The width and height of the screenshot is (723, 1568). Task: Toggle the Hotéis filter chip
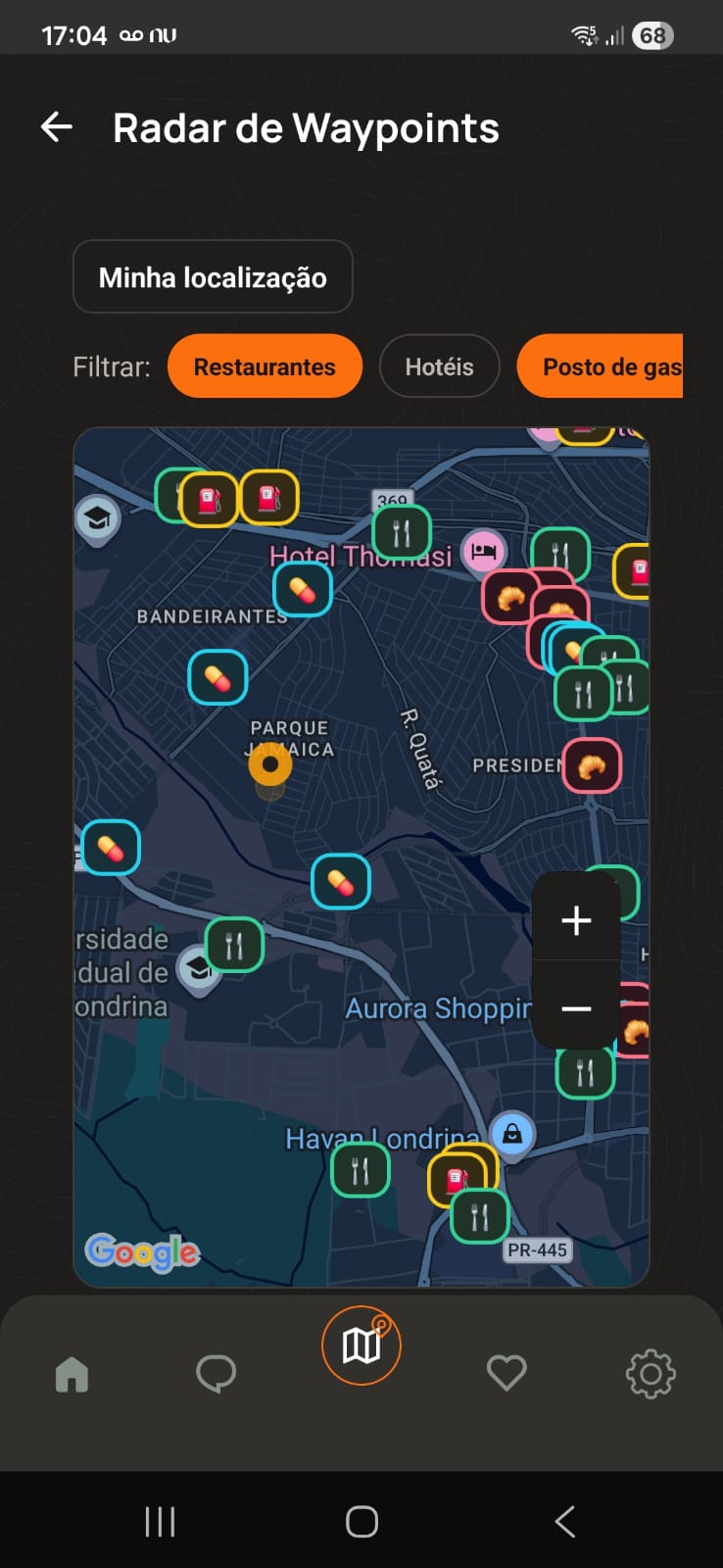439,367
